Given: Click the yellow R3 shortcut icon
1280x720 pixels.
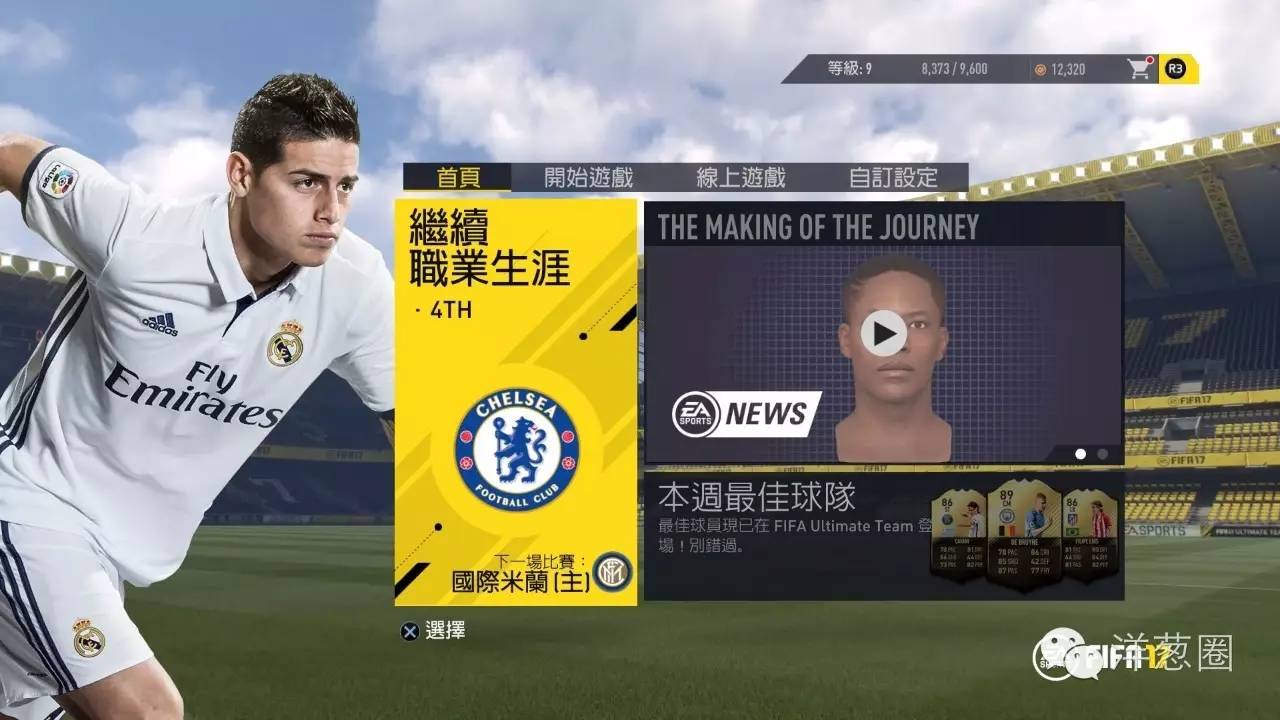Looking at the screenshot, I should click(x=1176, y=68).
